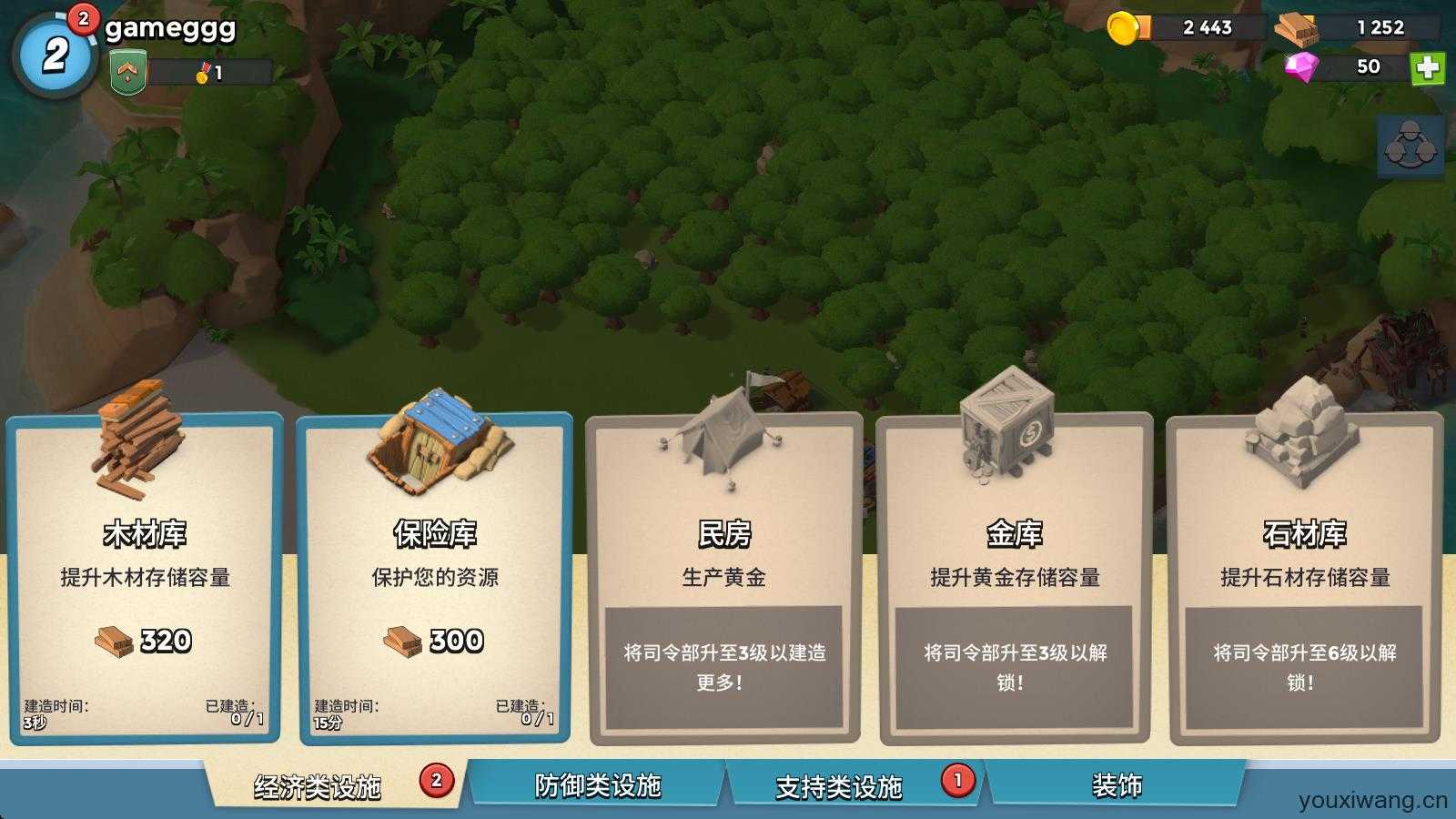Open the friends panel at top right

(1409, 146)
